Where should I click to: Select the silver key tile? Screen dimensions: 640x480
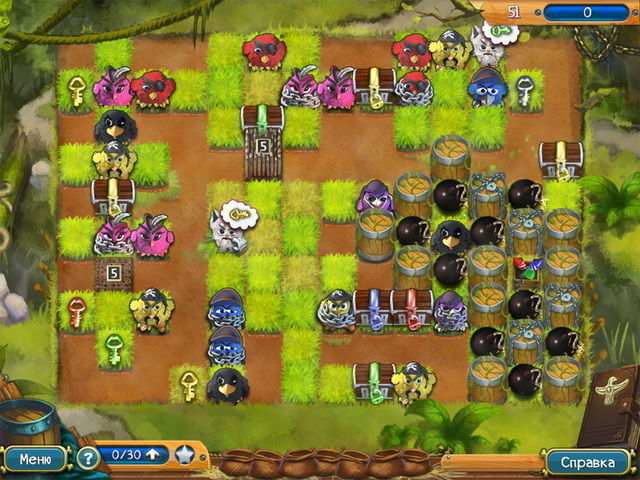pyautogui.click(x=524, y=88)
